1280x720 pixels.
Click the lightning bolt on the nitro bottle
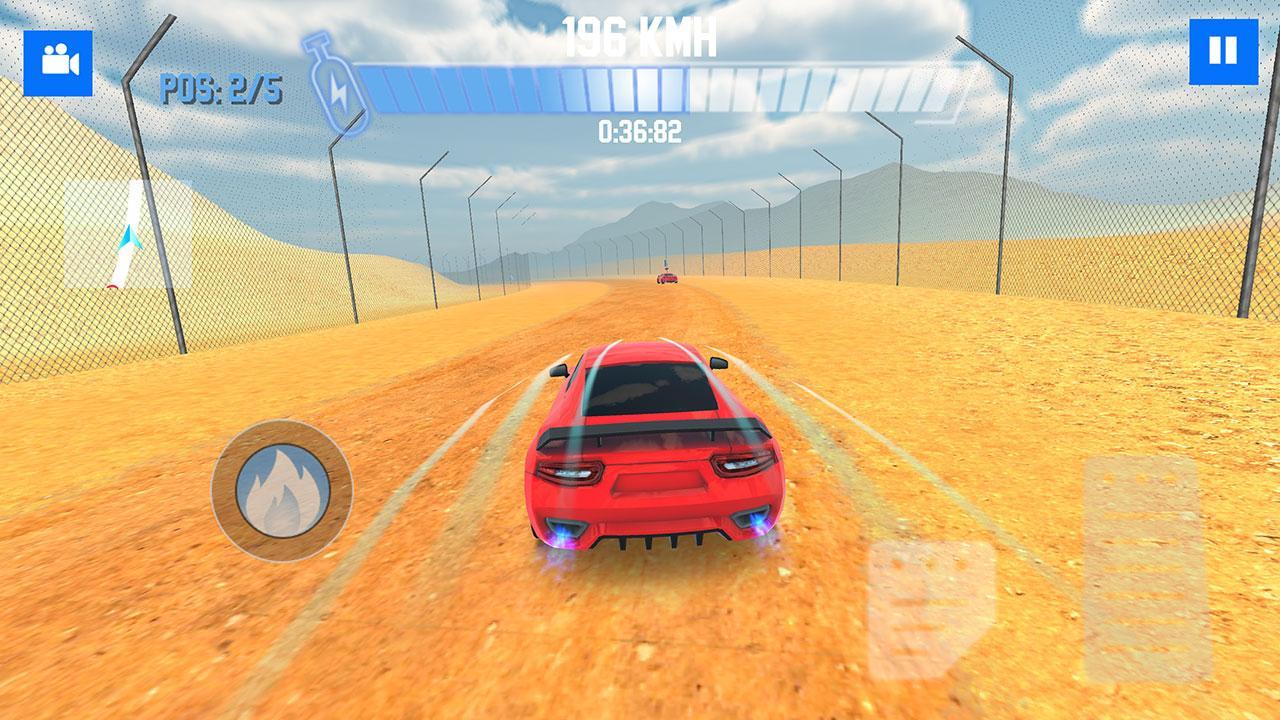tap(340, 90)
